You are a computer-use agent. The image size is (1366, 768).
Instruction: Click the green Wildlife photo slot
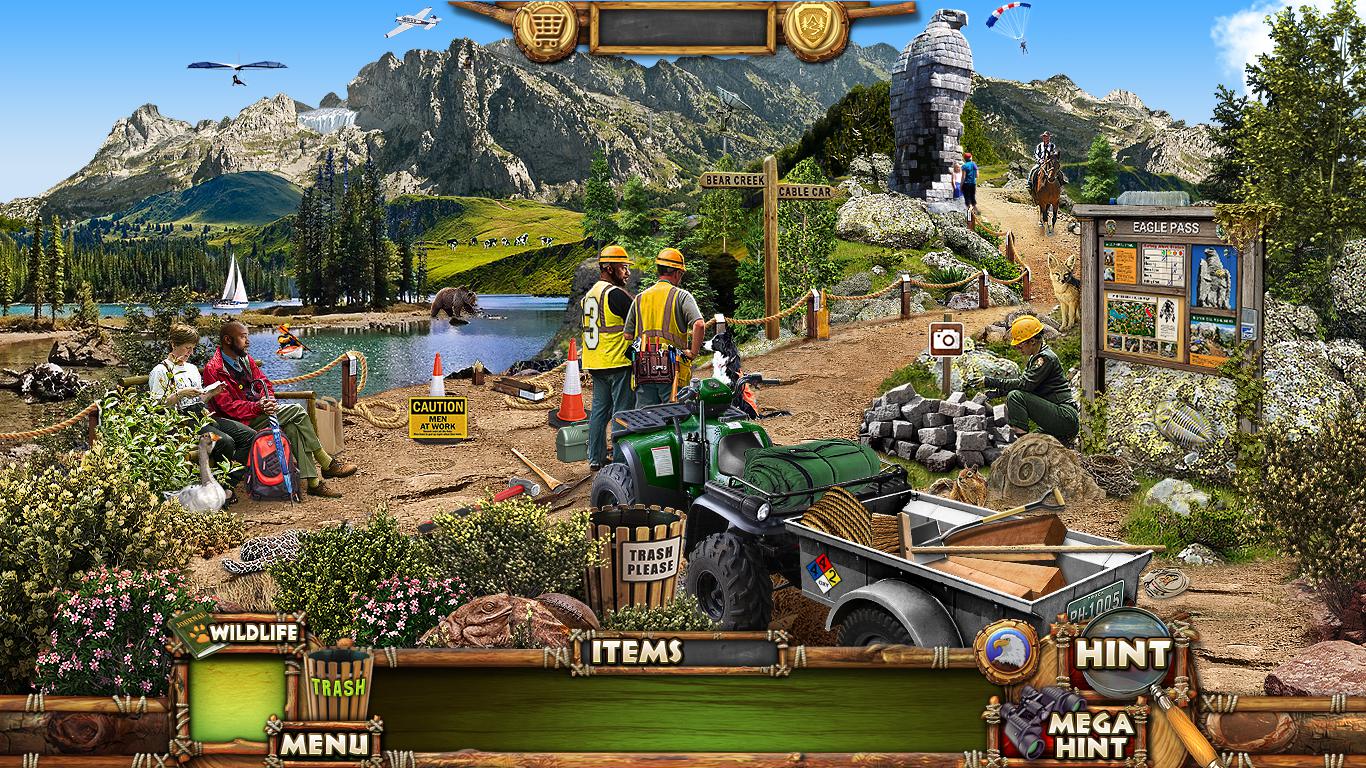[x=237, y=698]
